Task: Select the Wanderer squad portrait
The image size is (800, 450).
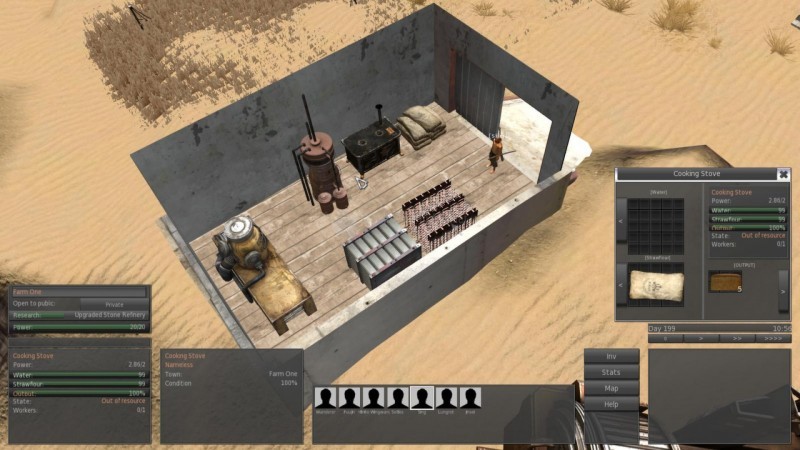Action: tap(325, 398)
